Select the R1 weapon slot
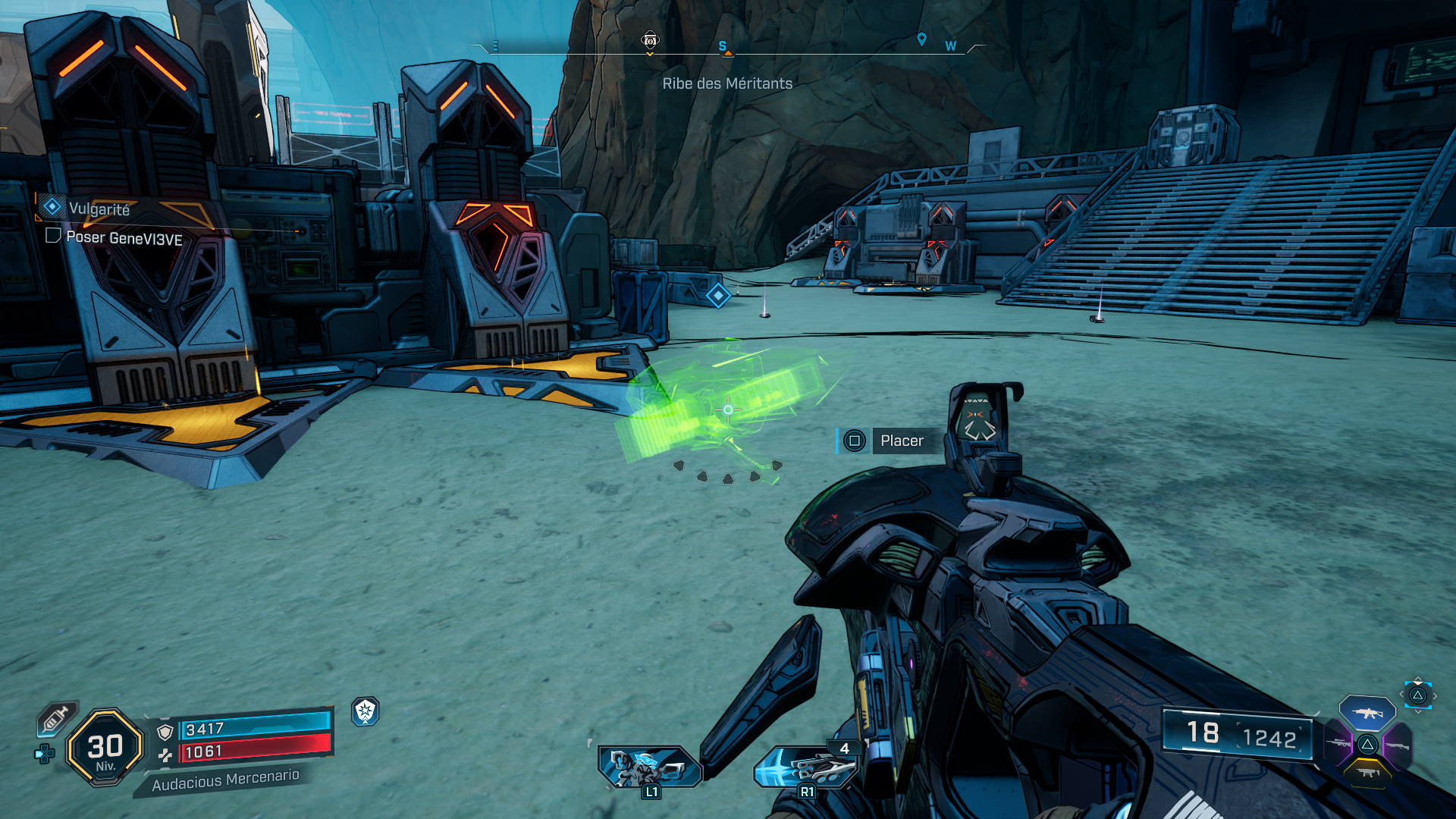1456x819 pixels. point(806,766)
